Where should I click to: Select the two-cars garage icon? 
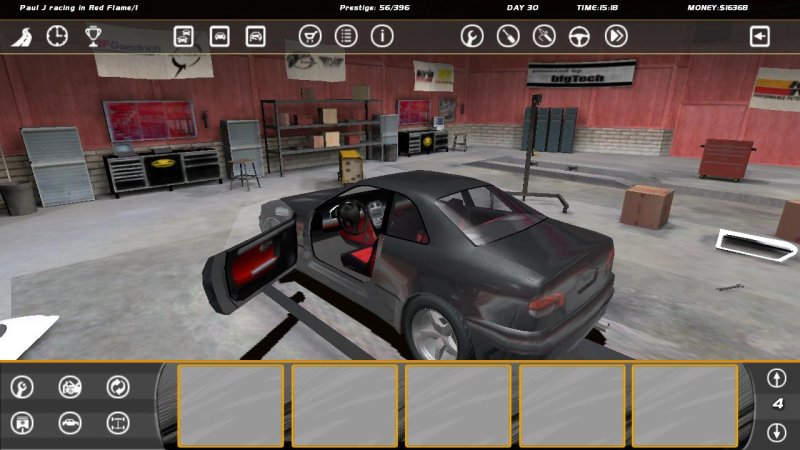[x=184, y=37]
